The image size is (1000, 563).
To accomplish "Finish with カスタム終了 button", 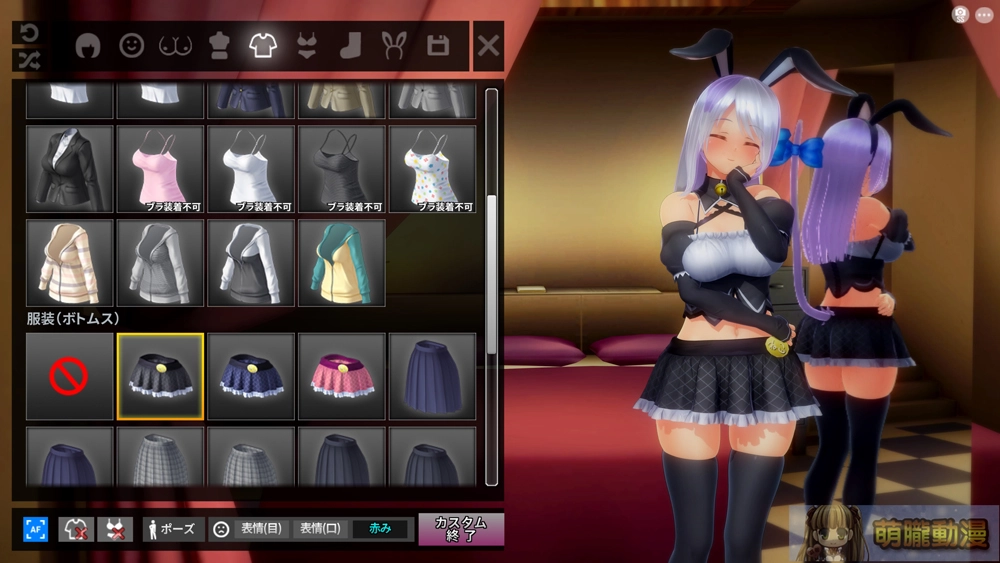I will tap(460, 529).
